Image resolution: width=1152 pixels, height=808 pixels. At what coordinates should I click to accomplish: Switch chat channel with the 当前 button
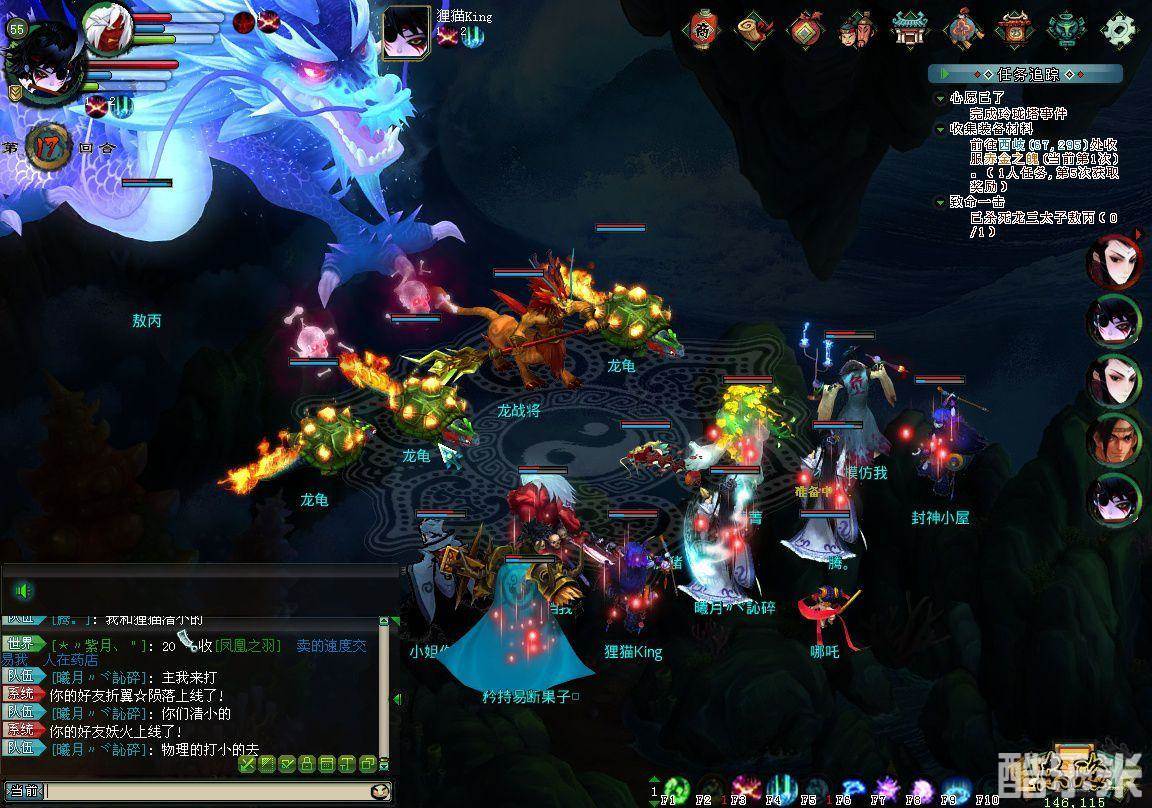[x=22, y=791]
